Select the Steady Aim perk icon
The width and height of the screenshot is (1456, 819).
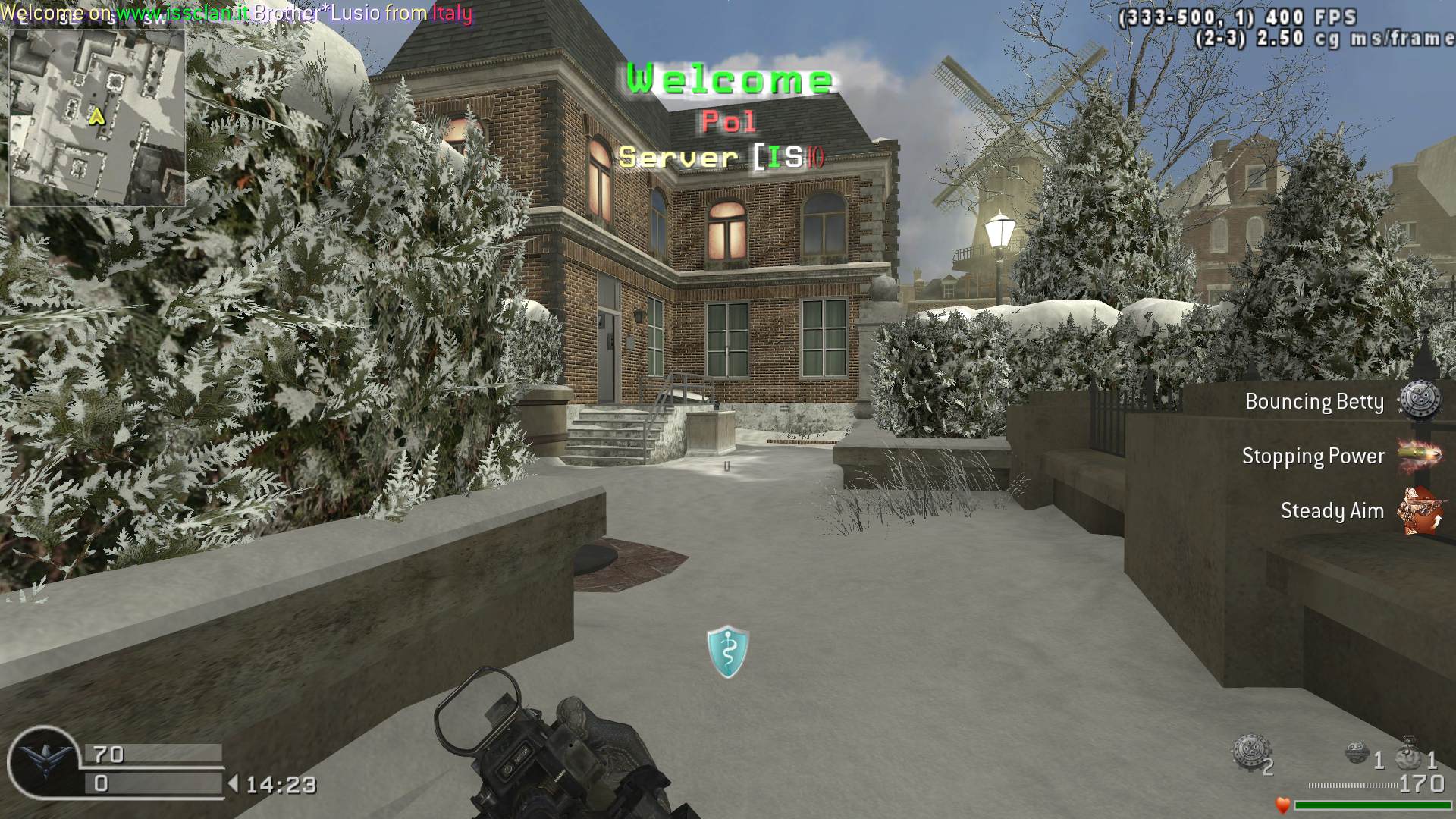coord(1419,510)
